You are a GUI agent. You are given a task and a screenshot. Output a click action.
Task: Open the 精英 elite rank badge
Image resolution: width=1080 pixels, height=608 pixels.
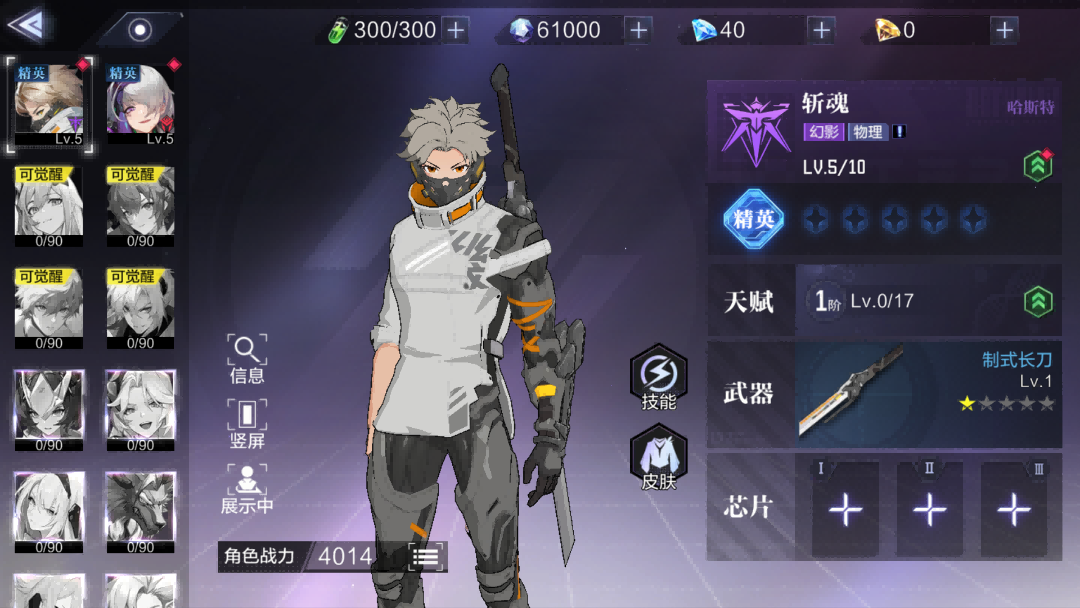click(752, 219)
